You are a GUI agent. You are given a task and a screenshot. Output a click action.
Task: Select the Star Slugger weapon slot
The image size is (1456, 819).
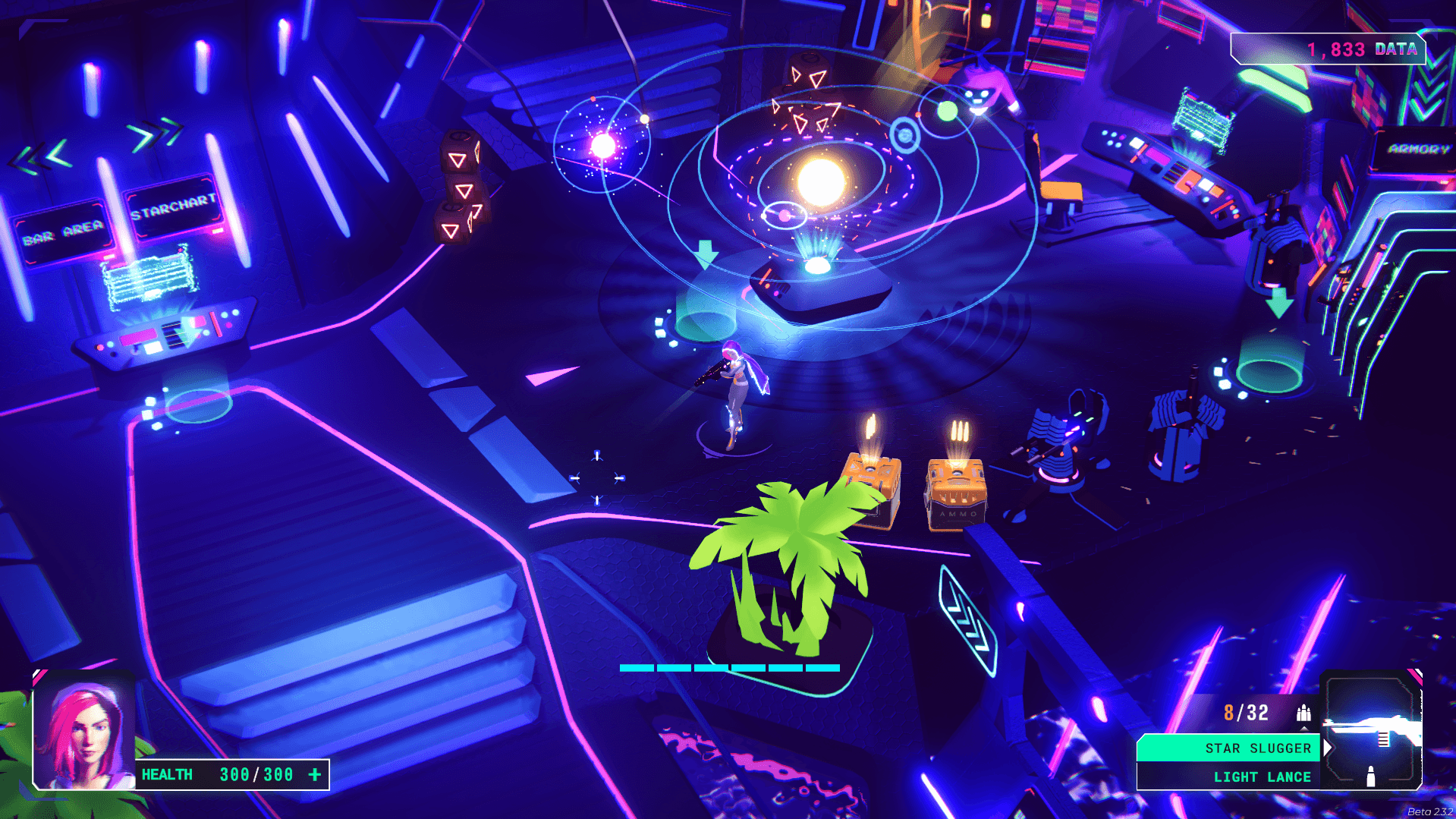1228,748
